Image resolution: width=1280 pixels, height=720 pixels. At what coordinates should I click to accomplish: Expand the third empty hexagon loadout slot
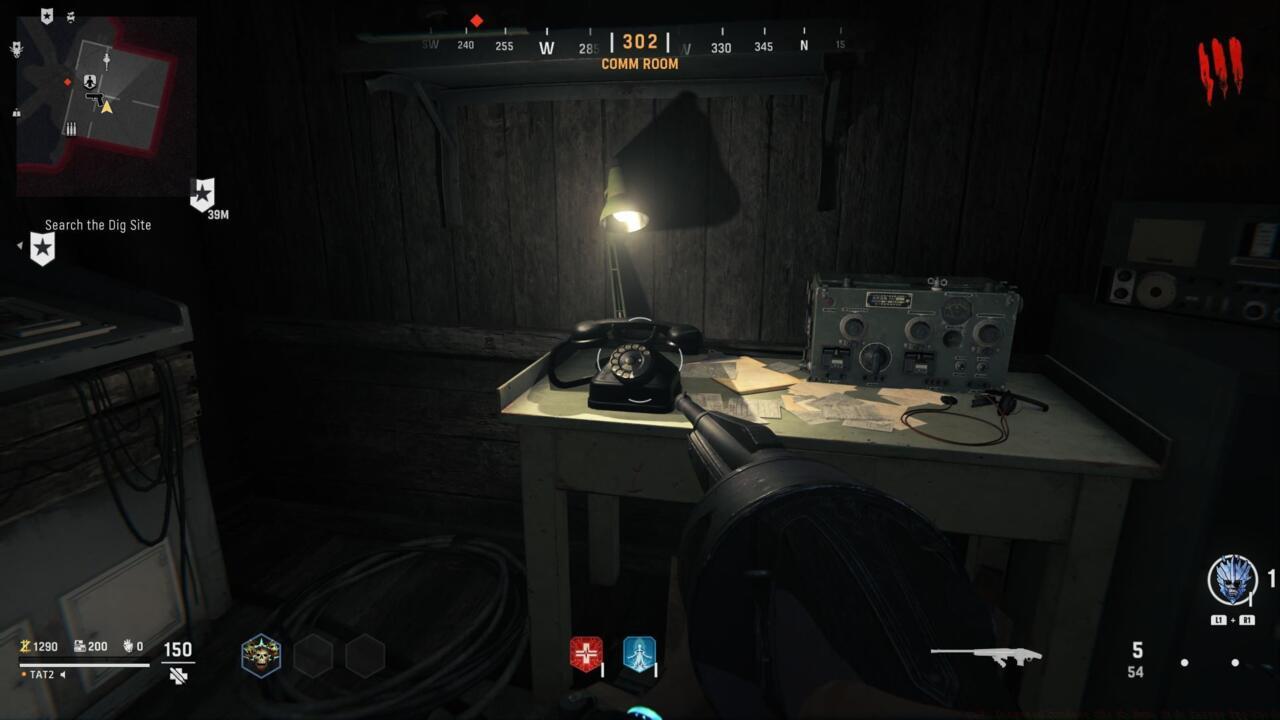(365, 656)
